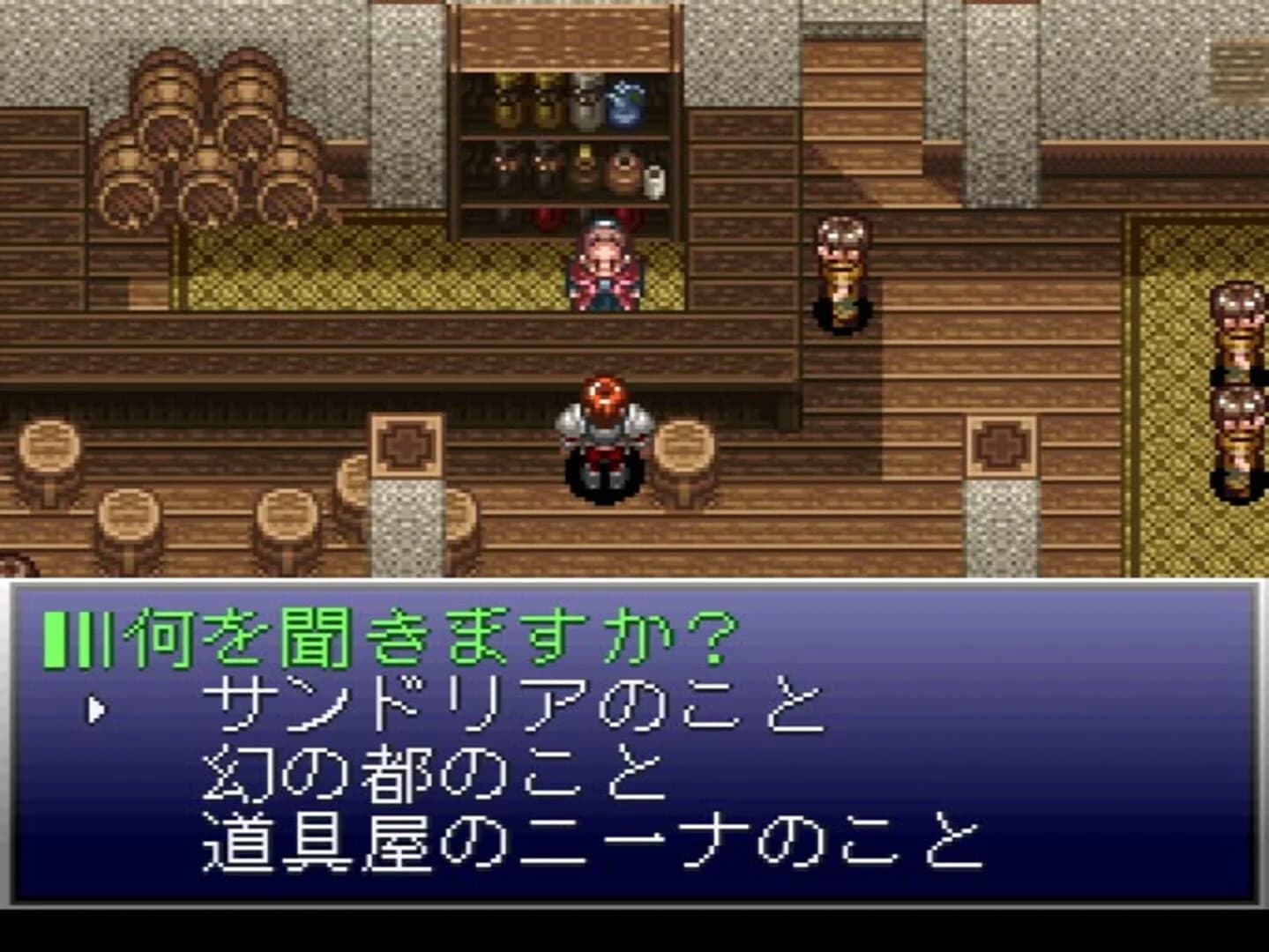Click the bartender behind the counter
Screen dimensions: 1269x952
(603, 264)
